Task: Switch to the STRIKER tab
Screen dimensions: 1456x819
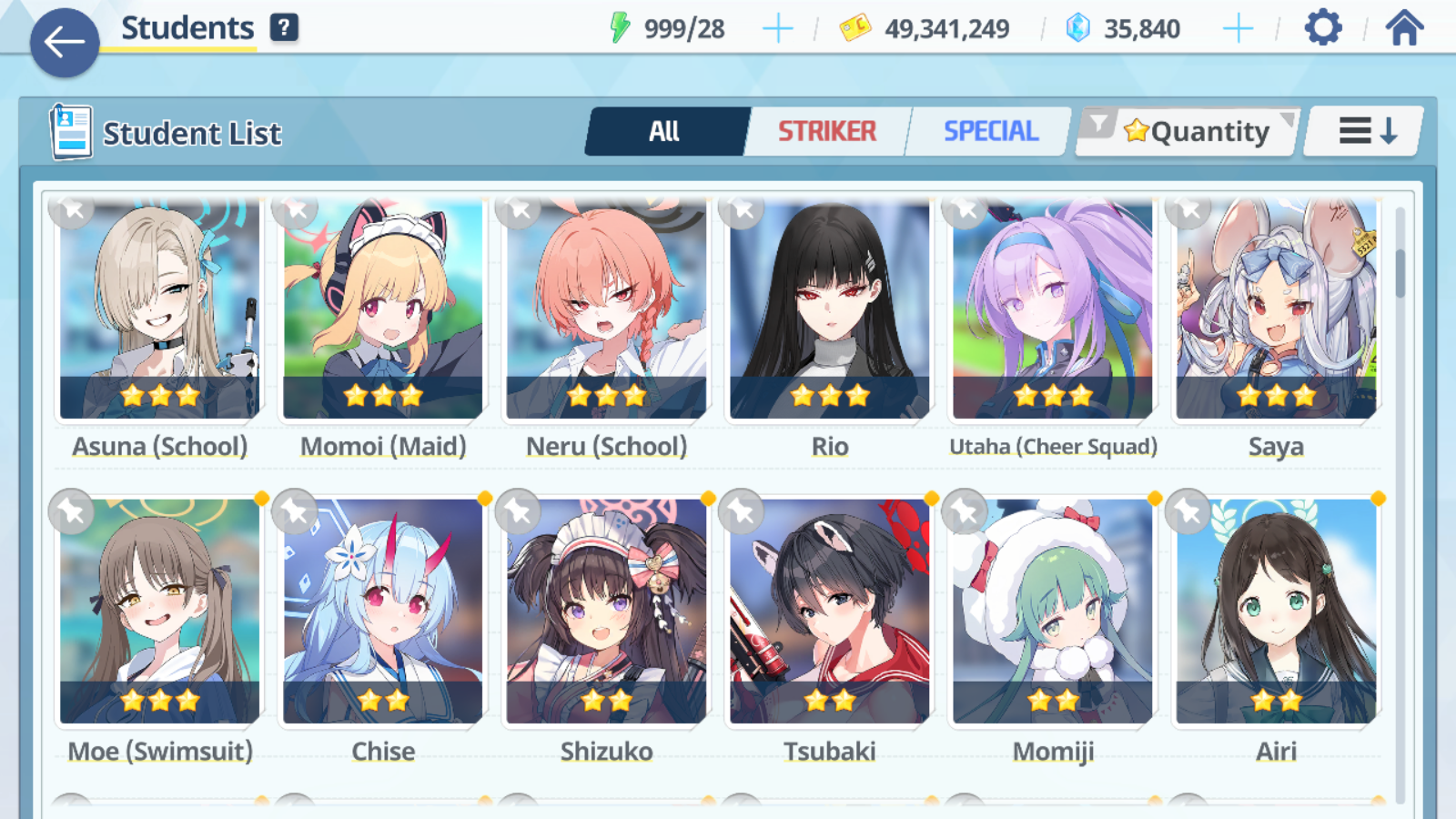Action: 826,132
